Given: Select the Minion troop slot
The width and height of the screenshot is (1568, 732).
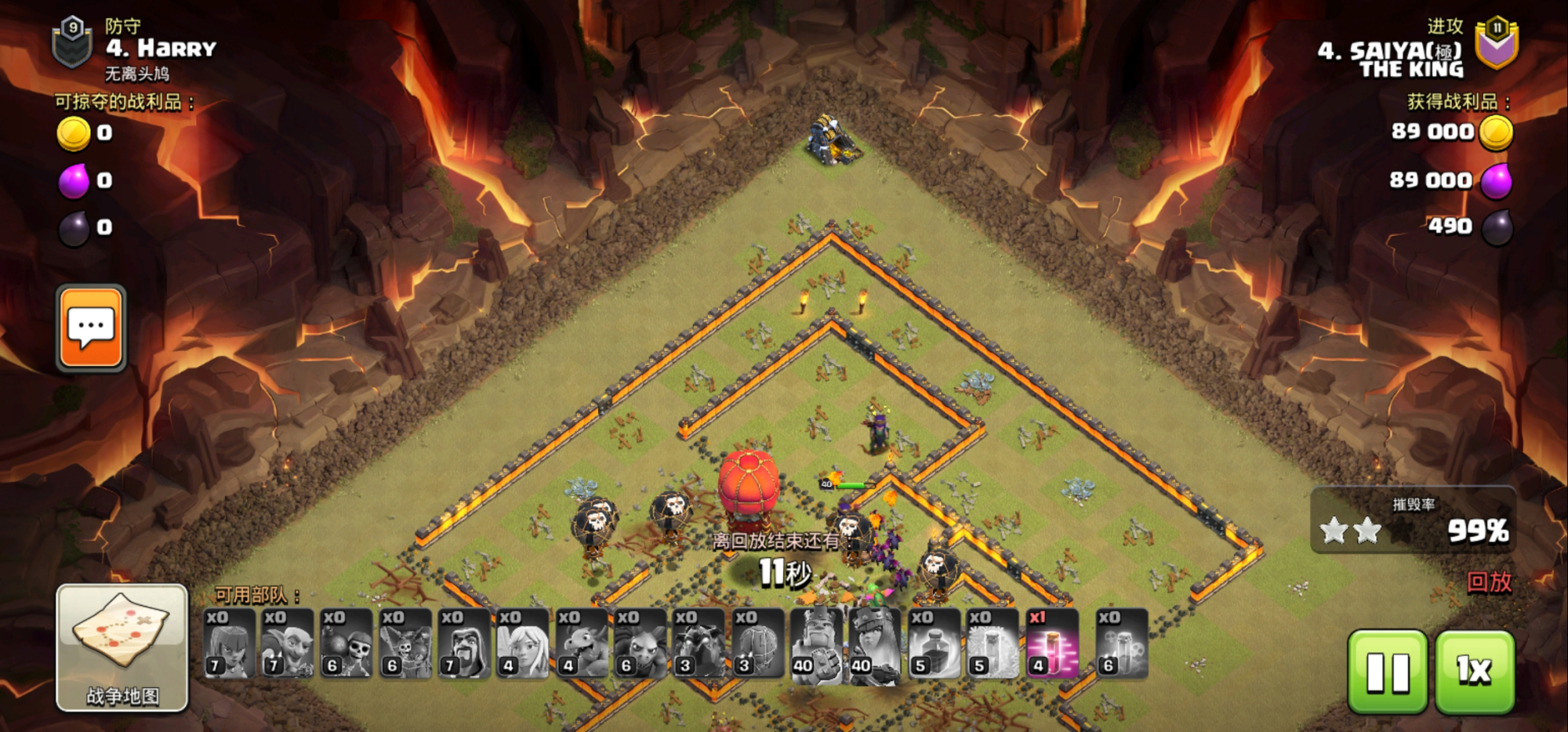Looking at the screenshot, I should pyautogui.click(x=641, y=643).
